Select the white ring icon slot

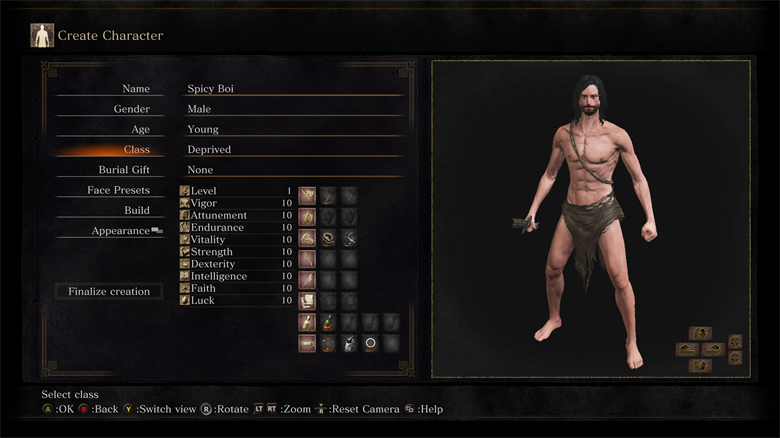coord(370,344)
